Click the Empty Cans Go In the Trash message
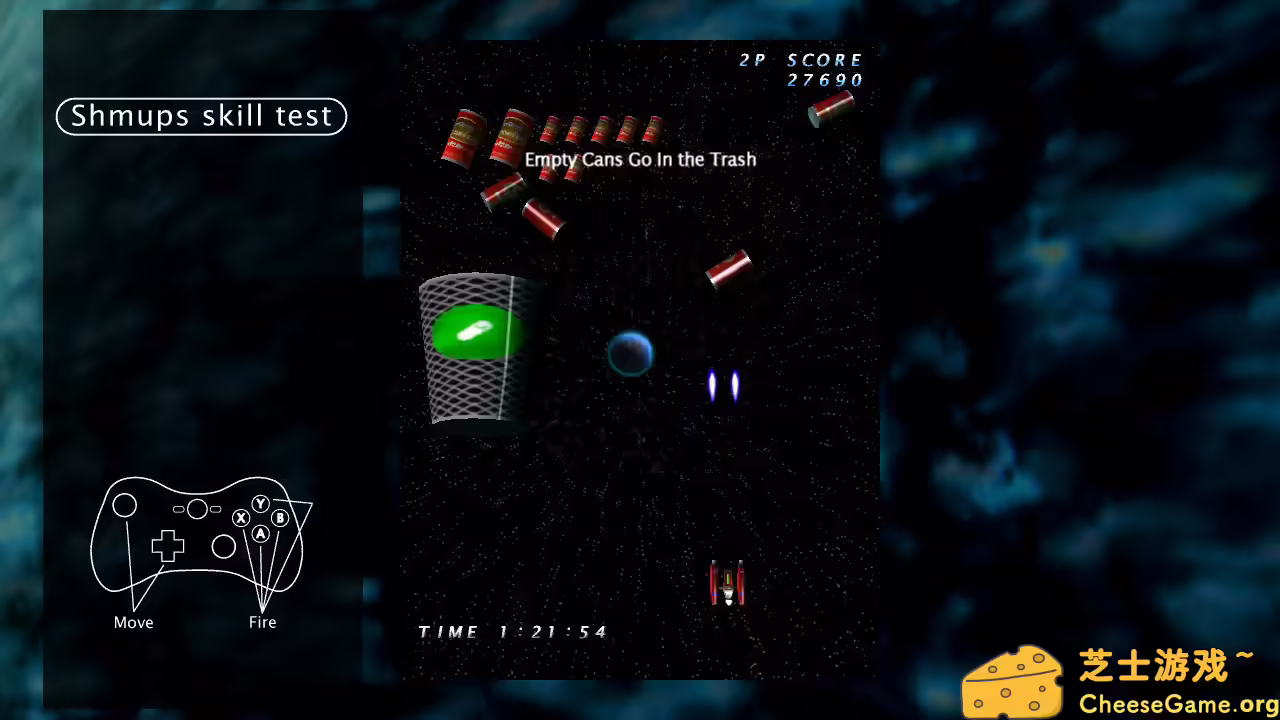Image resolution: width=1280 pixels, height=720 pixels. [x=640, y=160]
